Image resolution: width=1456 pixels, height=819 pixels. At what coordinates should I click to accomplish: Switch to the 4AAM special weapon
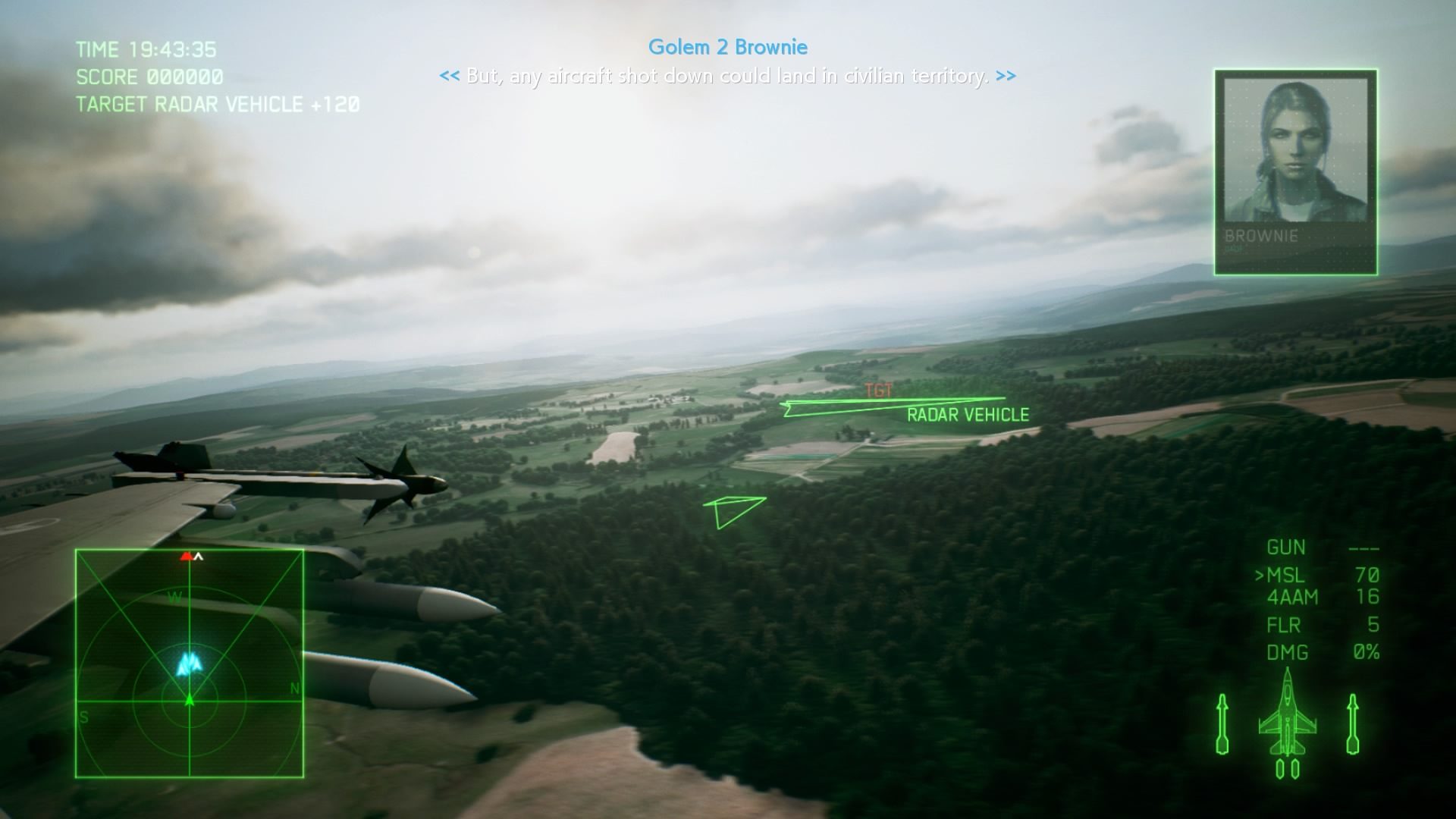point(1292,598)
